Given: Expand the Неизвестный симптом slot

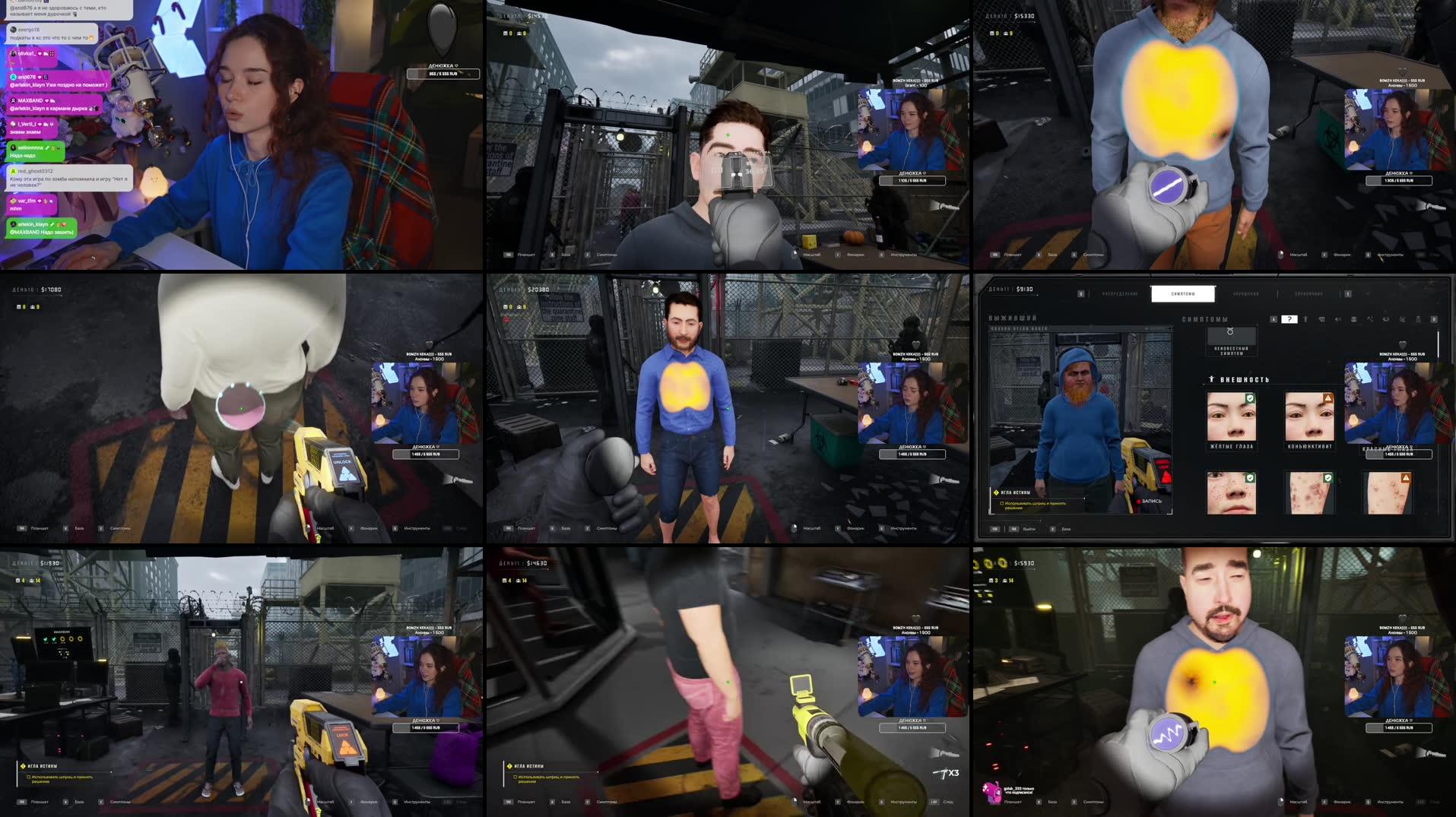Looking at the screenshot, I should pyautogui.click(x=1231, y=335).
